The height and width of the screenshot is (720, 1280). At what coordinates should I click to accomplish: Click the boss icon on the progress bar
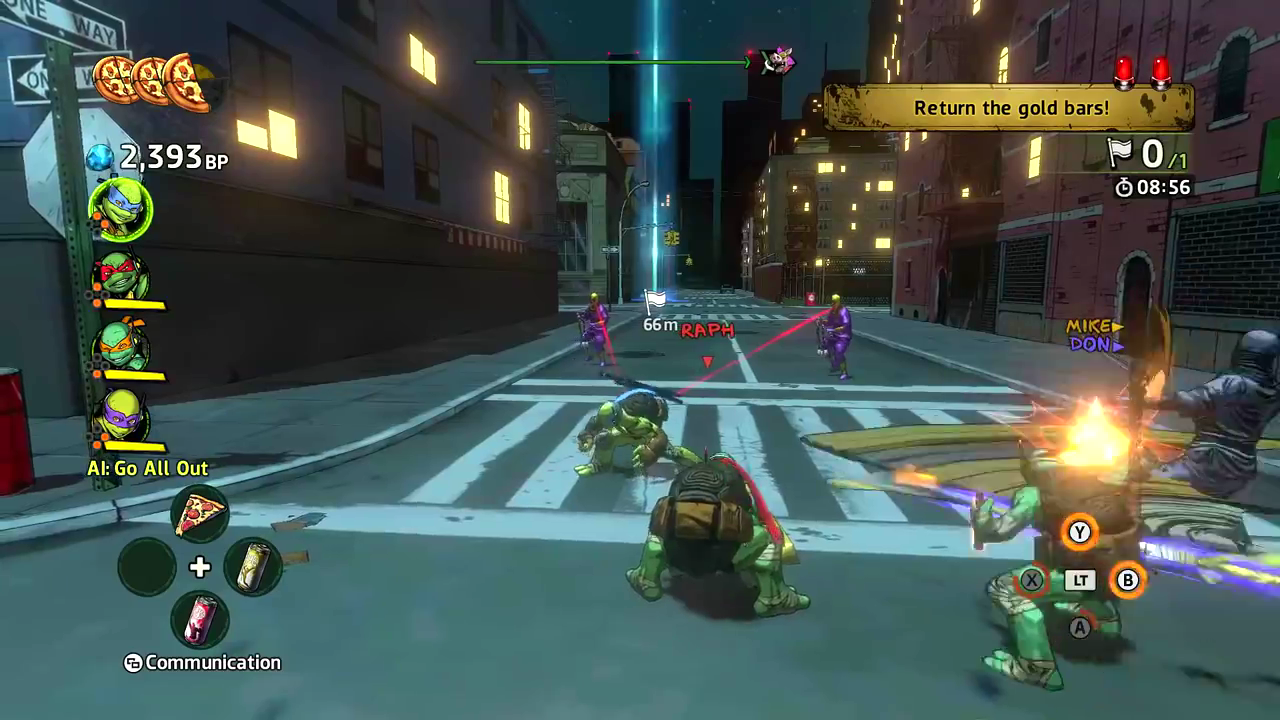pyautogui.click(x=776, y=61)
